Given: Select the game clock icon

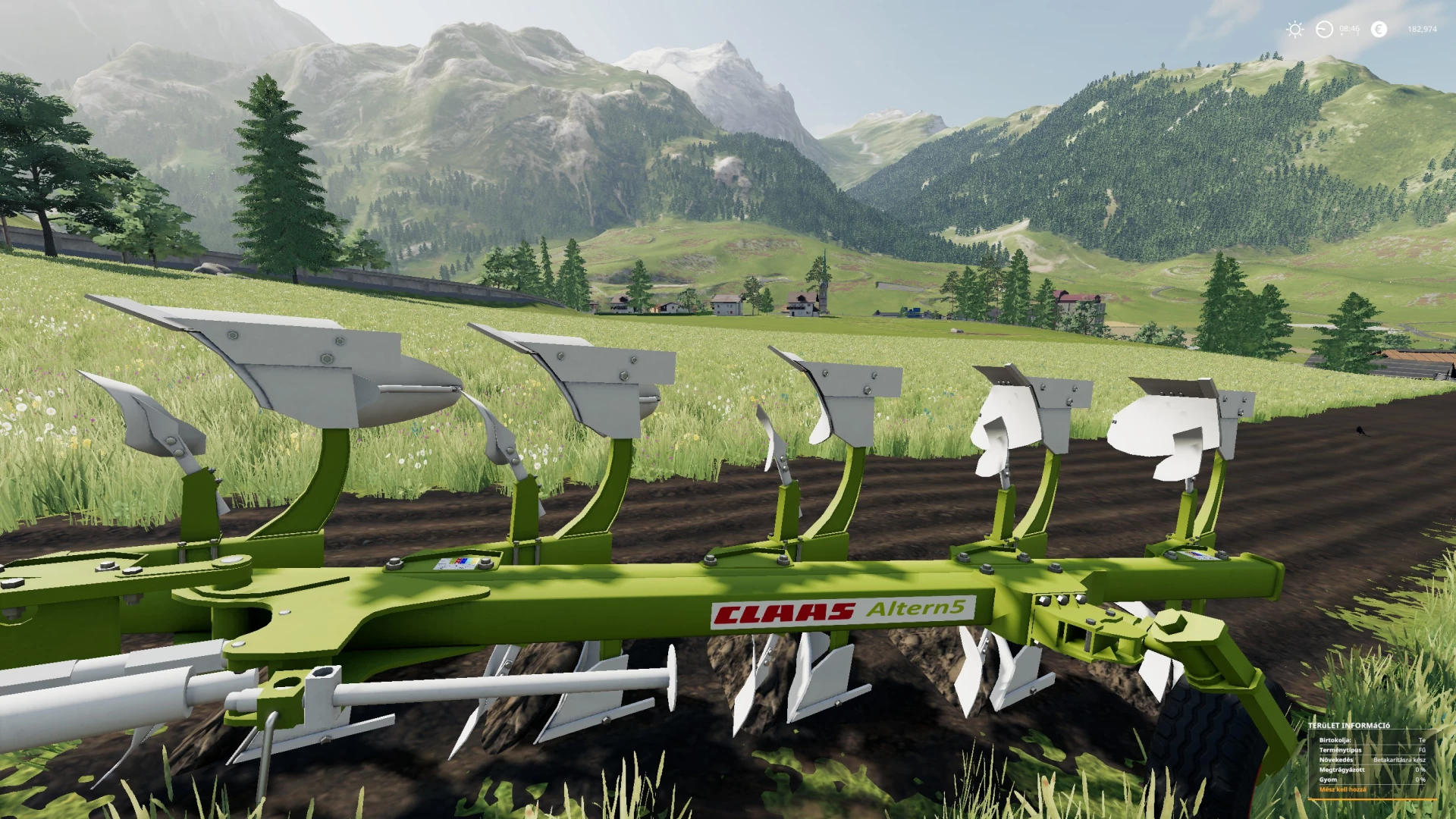Looking at the screenshot, I should pyautogui.click(x=1324, y=30).
